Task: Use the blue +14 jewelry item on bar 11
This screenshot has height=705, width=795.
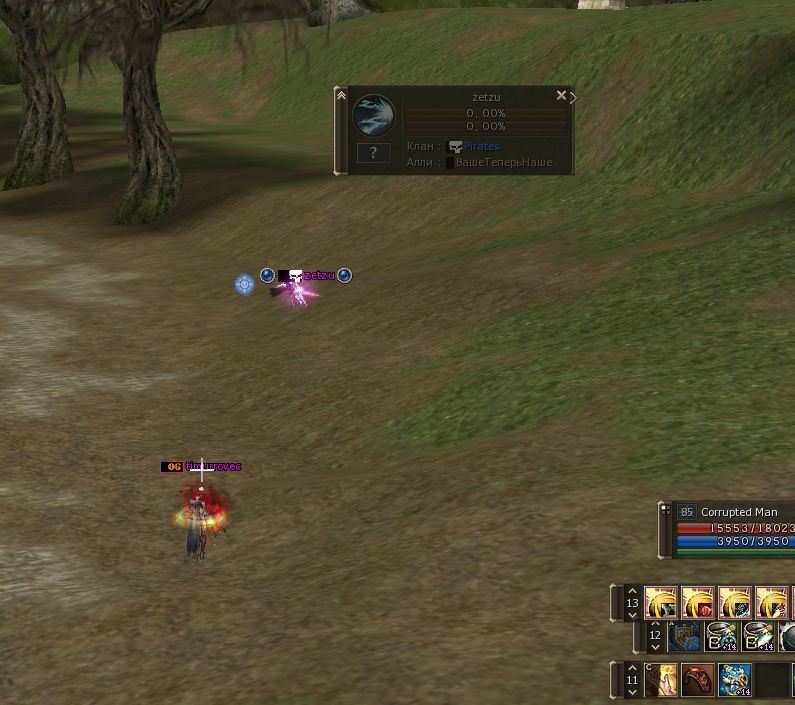Action: [735, 680]
